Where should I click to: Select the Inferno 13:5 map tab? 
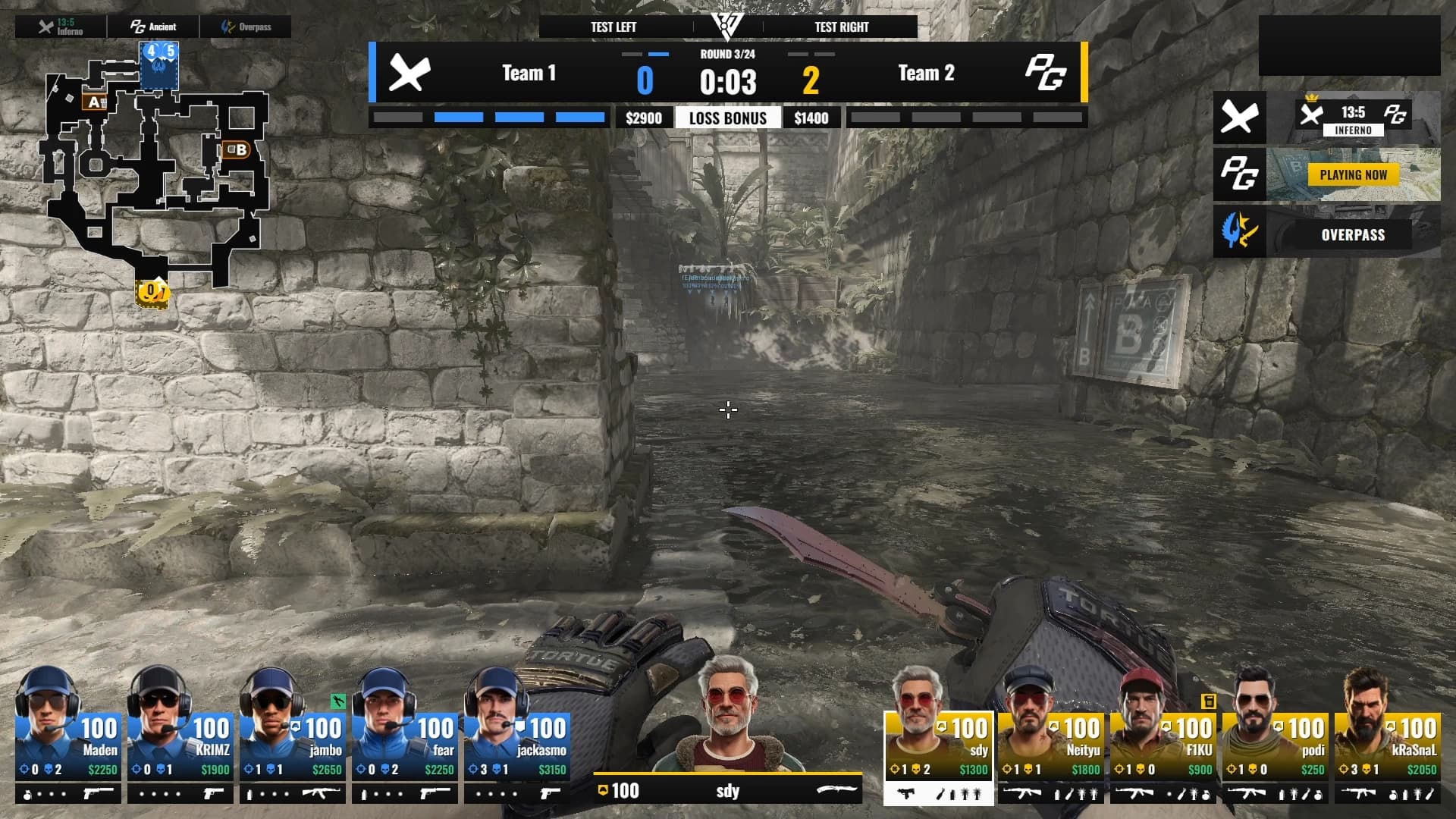pyautogui.click(x=61, y=27)
